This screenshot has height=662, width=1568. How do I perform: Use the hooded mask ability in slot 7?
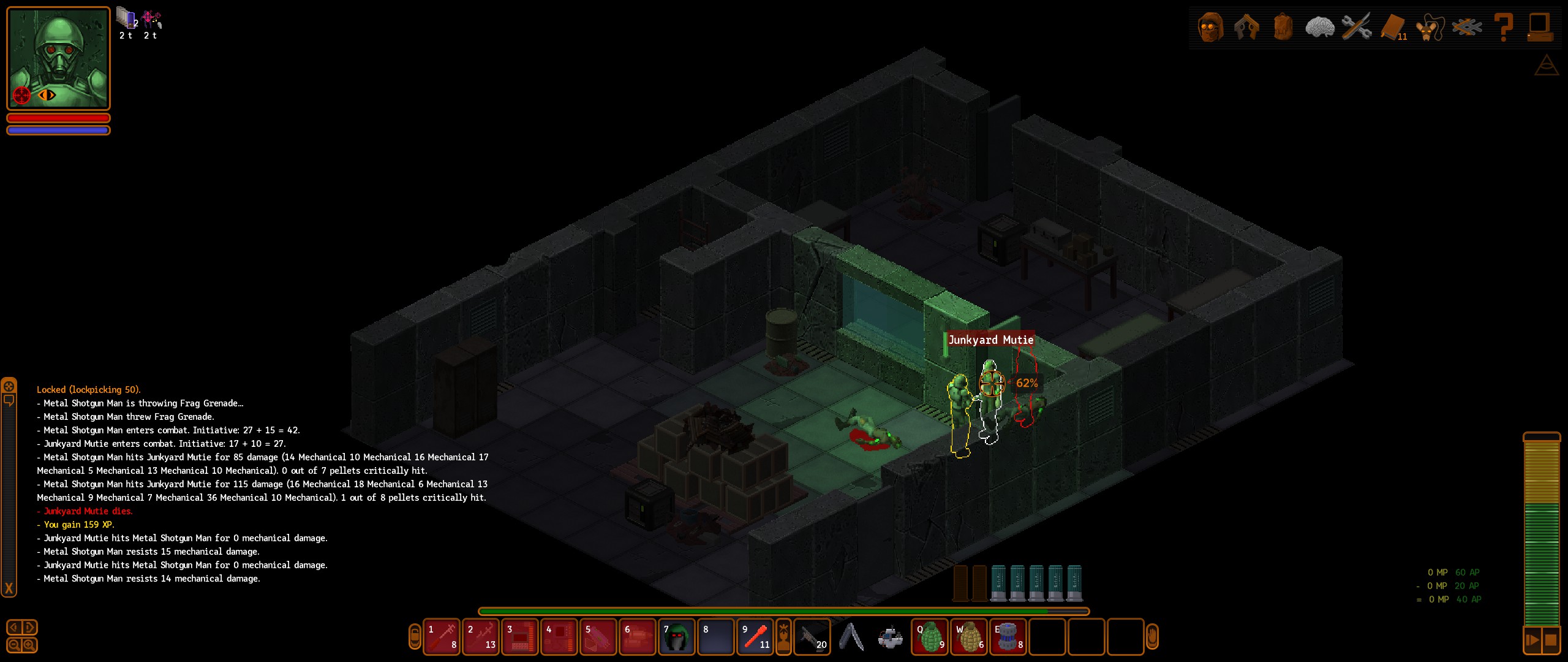coord(676,637)
